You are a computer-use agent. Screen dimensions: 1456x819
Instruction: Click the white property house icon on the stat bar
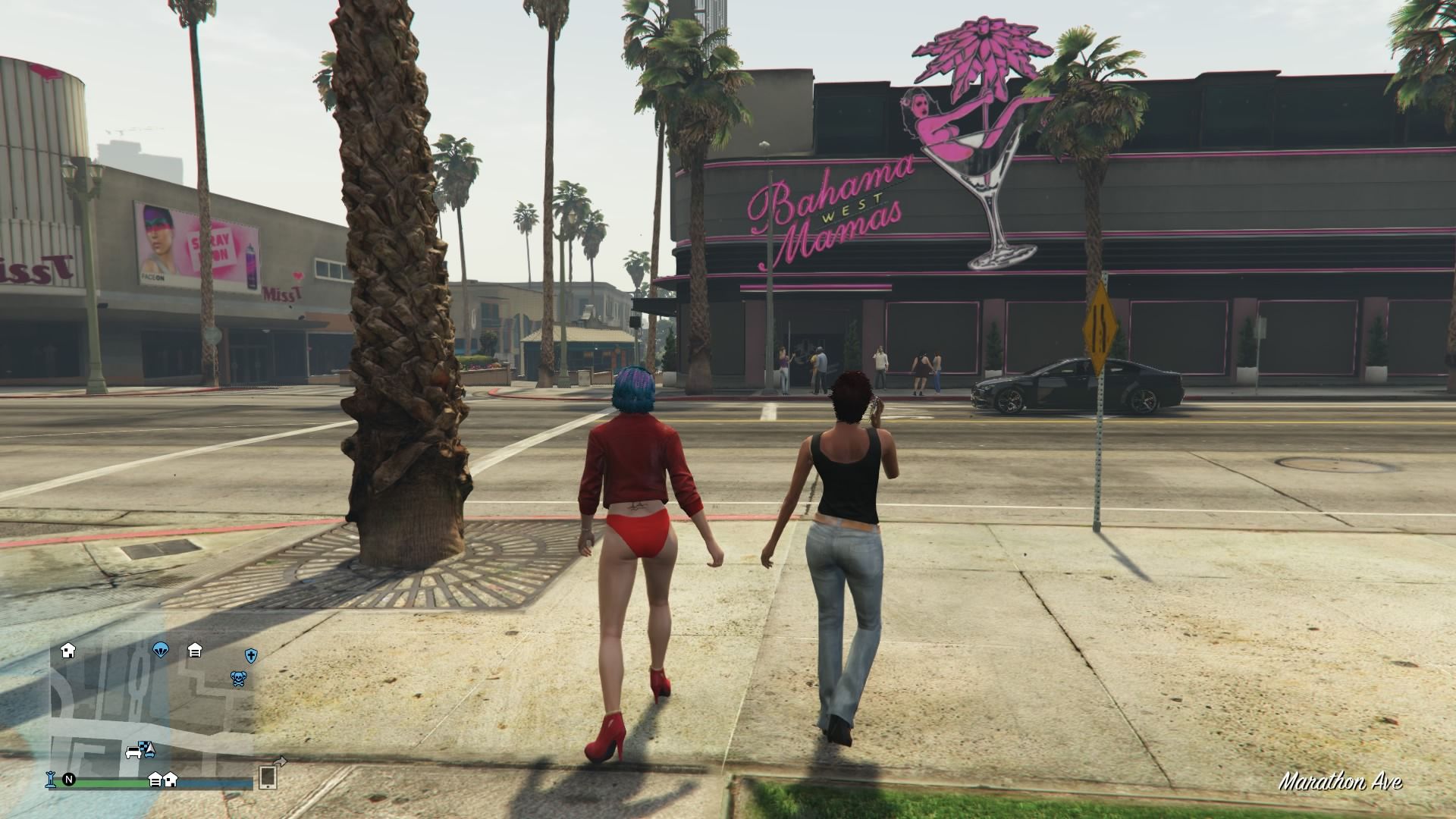(170, 781)
